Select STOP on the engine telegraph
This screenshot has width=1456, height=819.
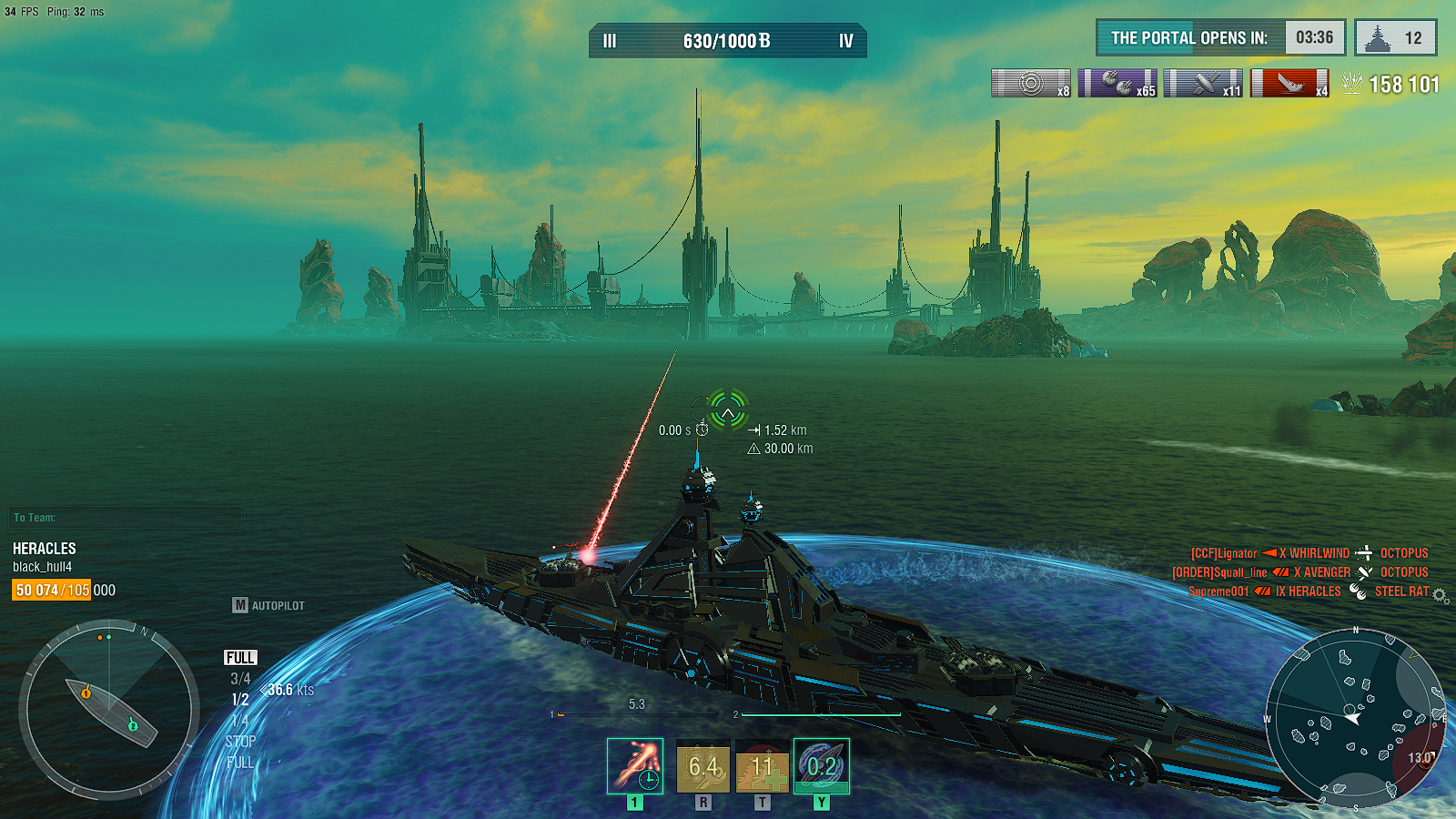240,742
